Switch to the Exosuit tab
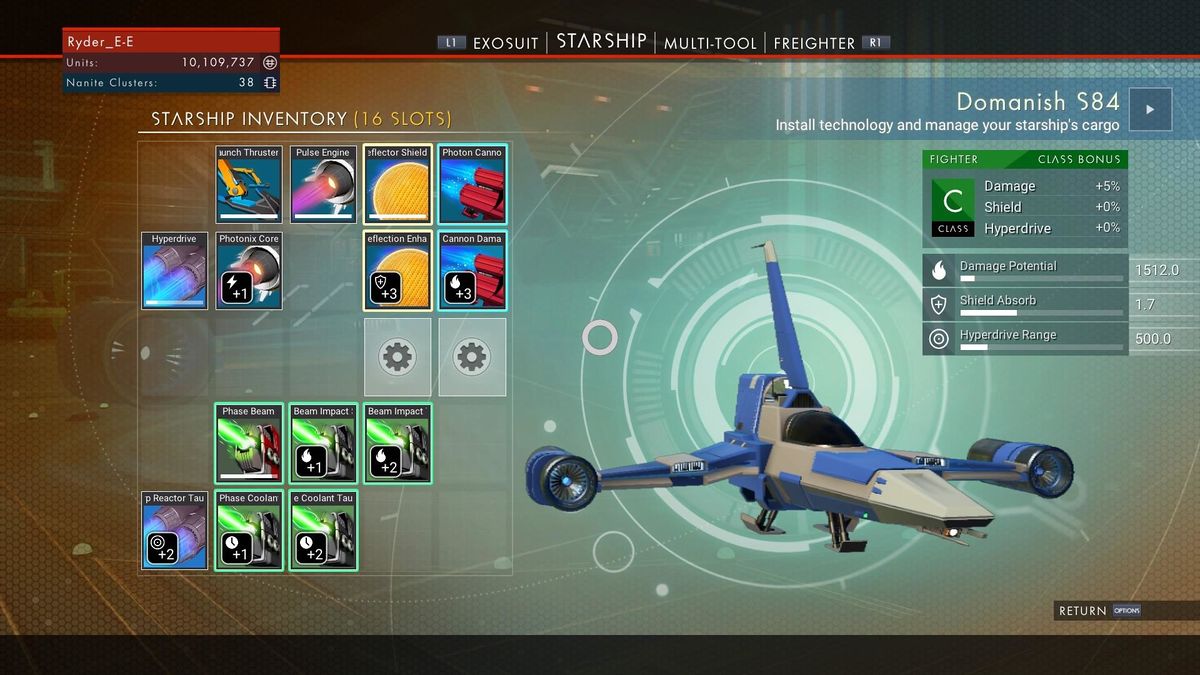This screenshot has height=675, width=1200. [x=505, y=43]
